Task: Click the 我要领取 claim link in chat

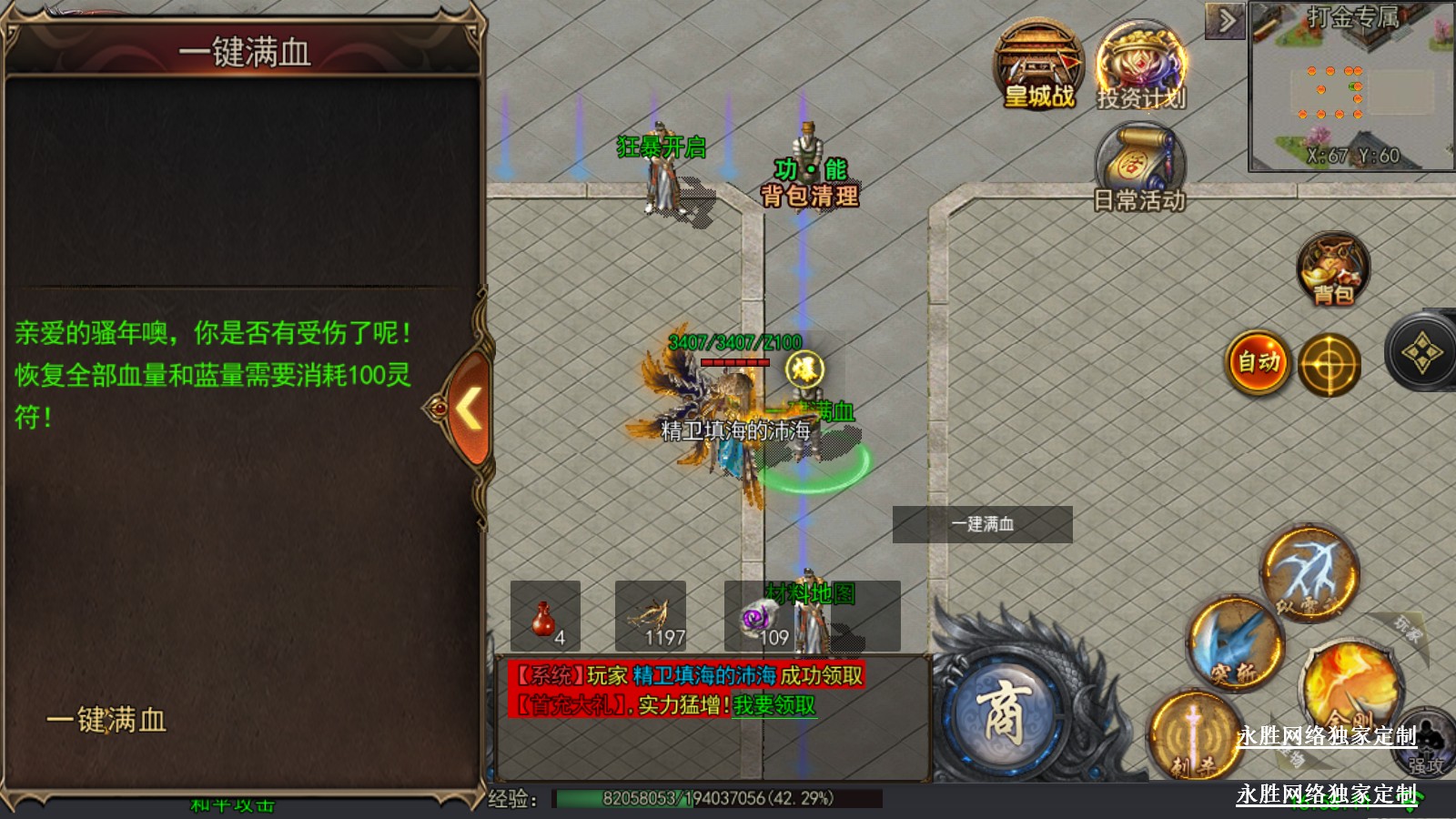Action: [774, 705]
